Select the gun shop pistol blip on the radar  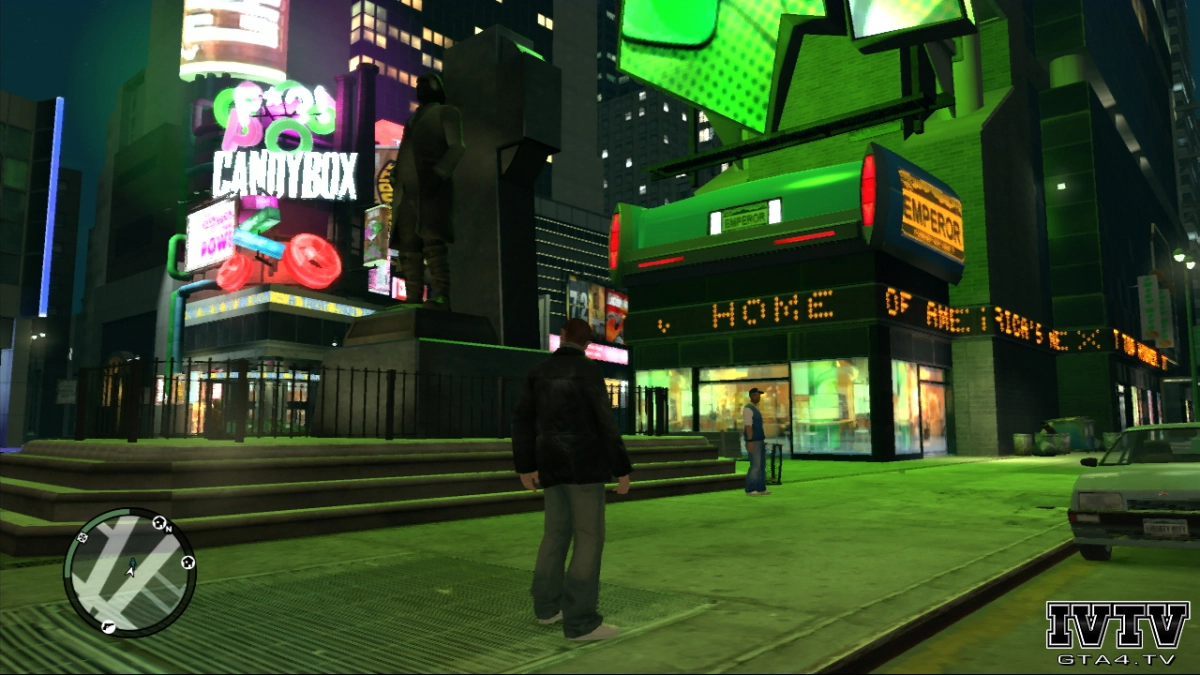108,627
